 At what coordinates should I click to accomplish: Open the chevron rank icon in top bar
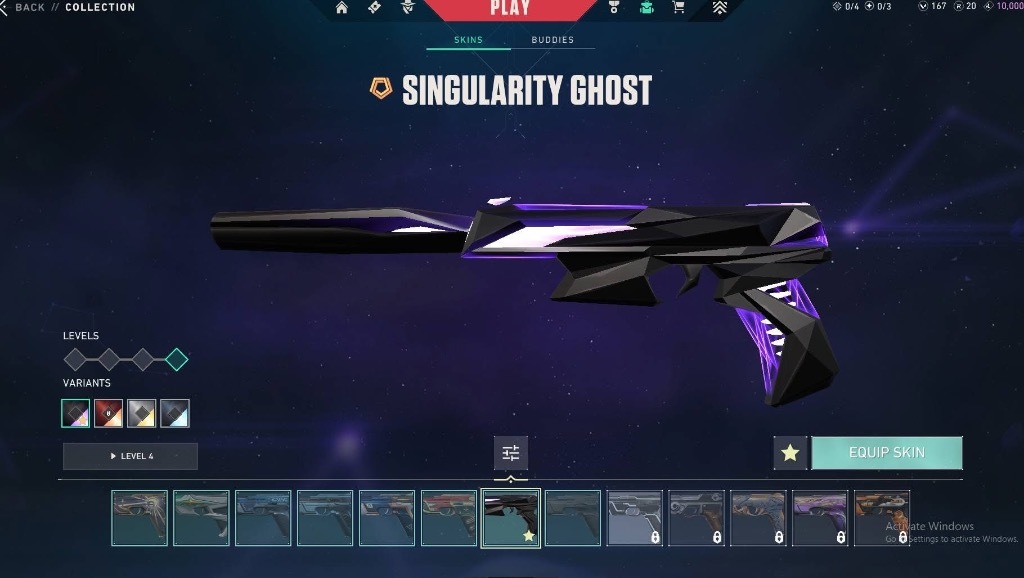719,8
